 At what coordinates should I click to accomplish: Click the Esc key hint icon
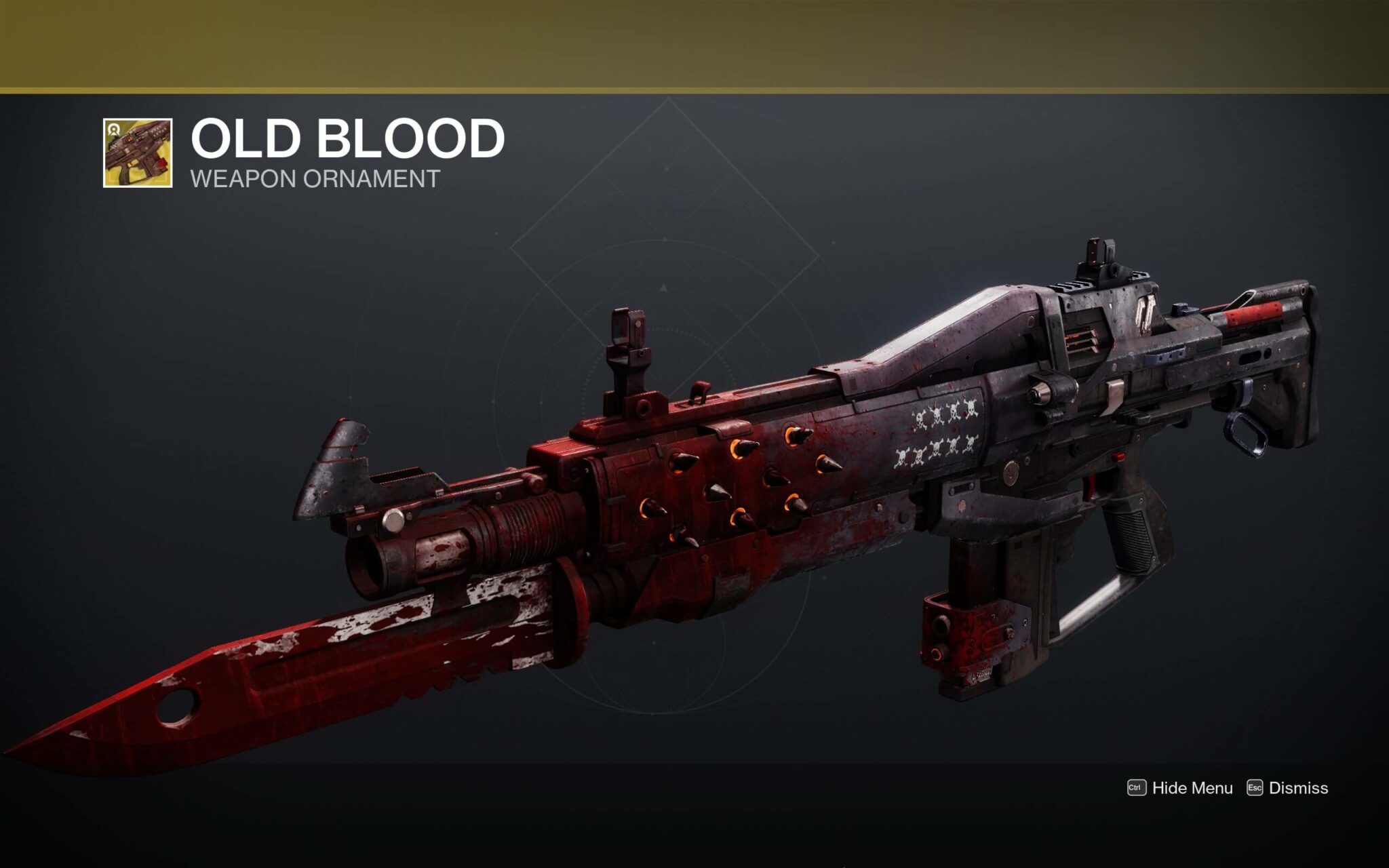(x=1256, y=789)
